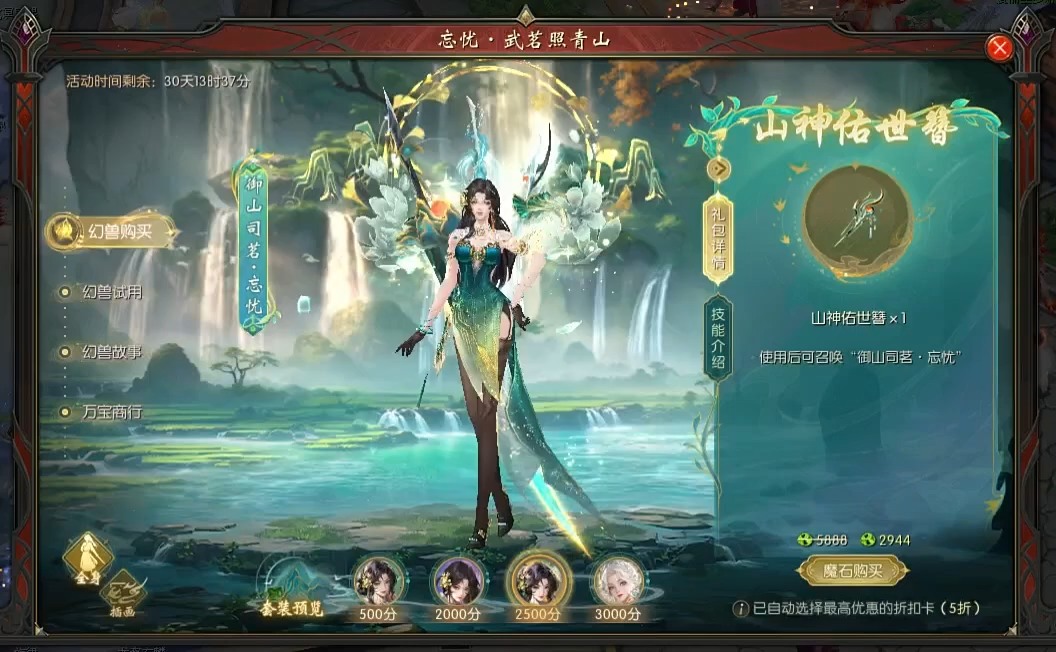
Task: Buy with the 魔石购买 button
Action: (x=853, y=571)
